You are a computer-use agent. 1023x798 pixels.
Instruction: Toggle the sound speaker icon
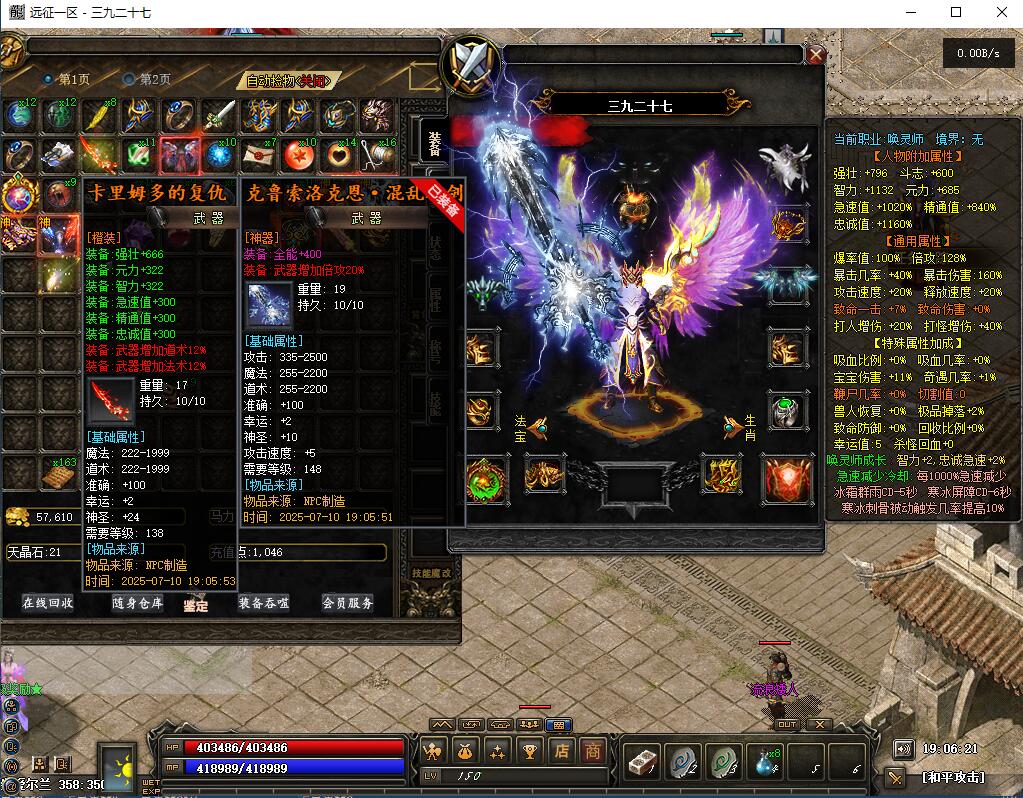click(x=904, y=749)
